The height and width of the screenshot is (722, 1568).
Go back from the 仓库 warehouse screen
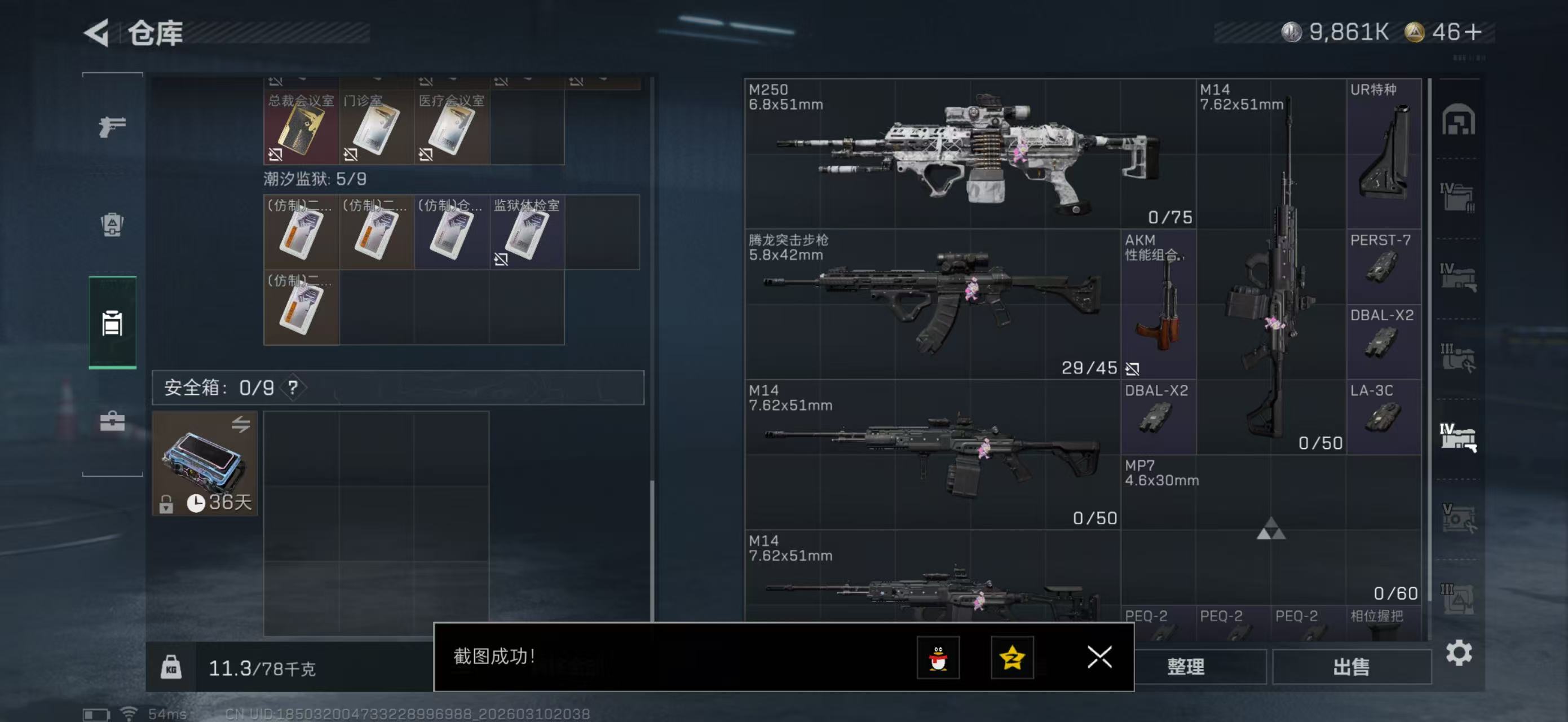click(x=98, y=33)
